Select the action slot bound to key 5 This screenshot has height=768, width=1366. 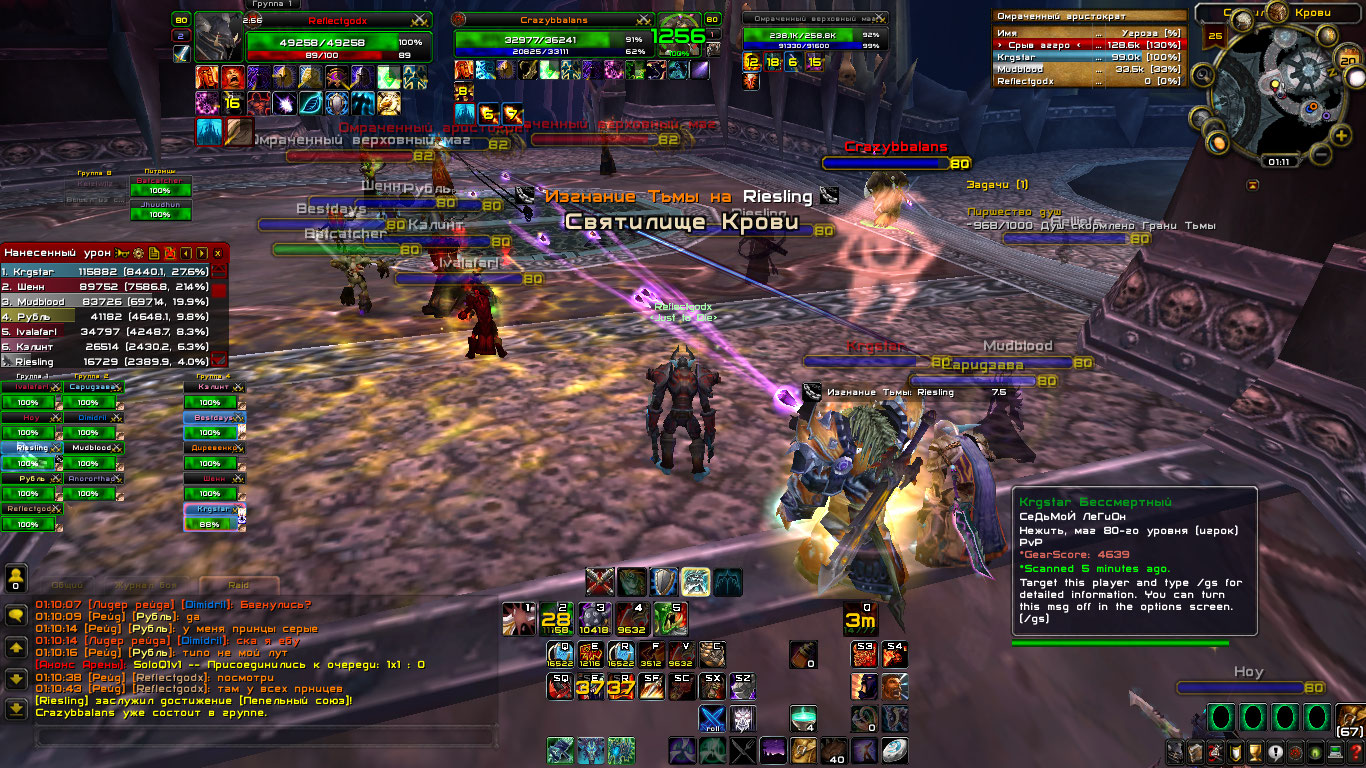(669, 619)
